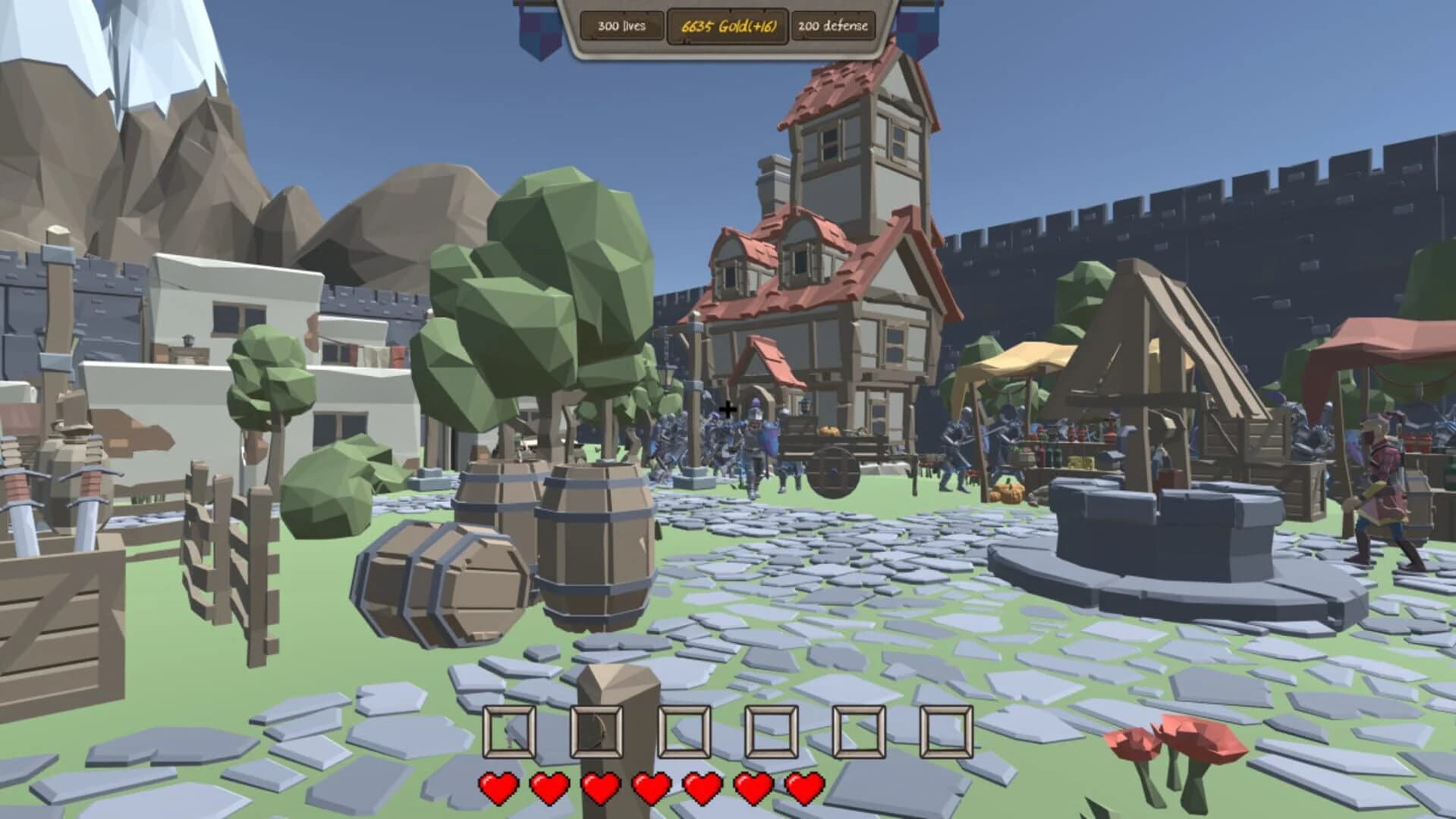Click the "200 defense" counter
Viewport: 1456px width, 819px height.
[832, 26]
